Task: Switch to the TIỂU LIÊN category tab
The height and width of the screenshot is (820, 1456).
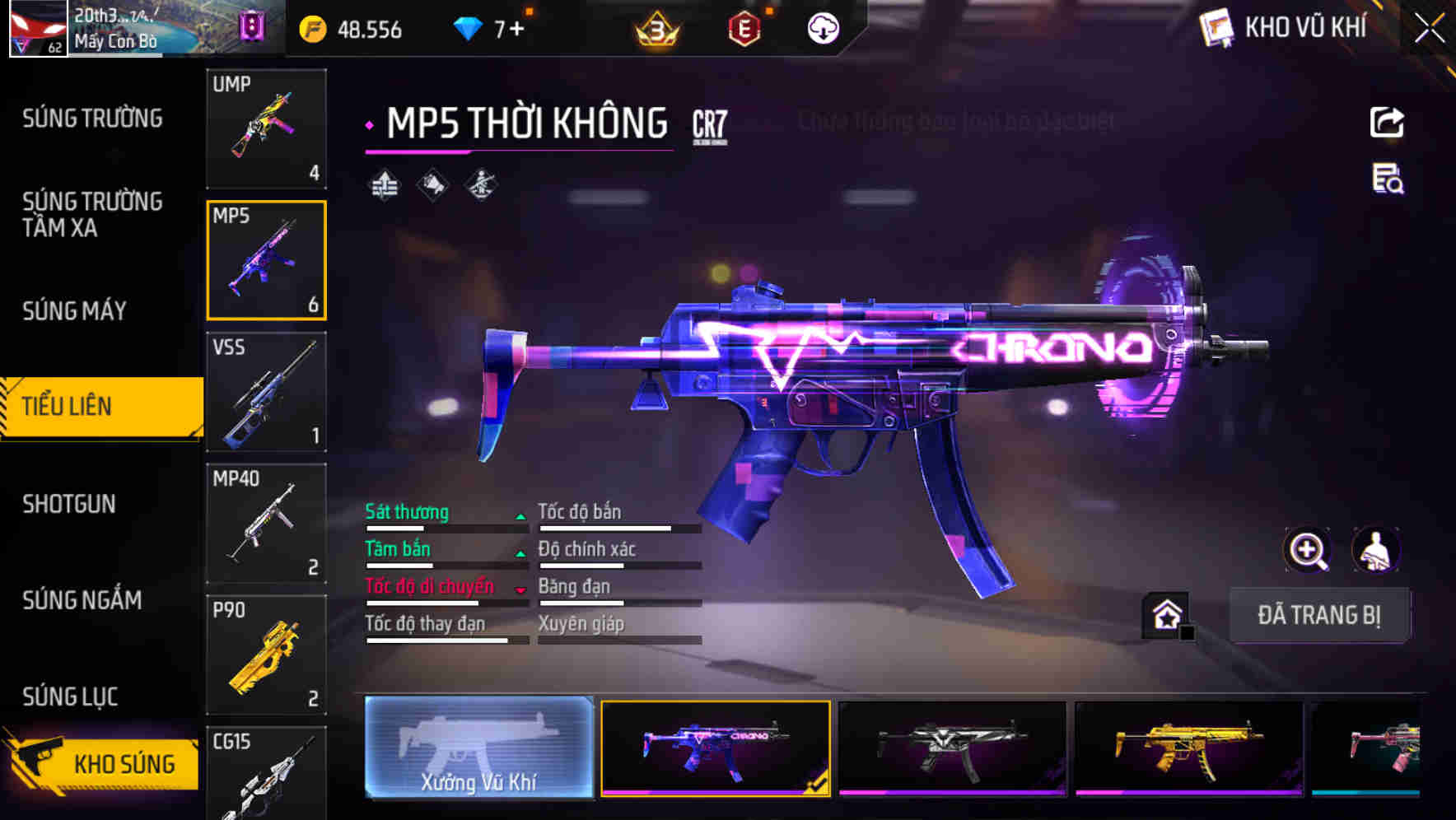Action: coord(70,406)
